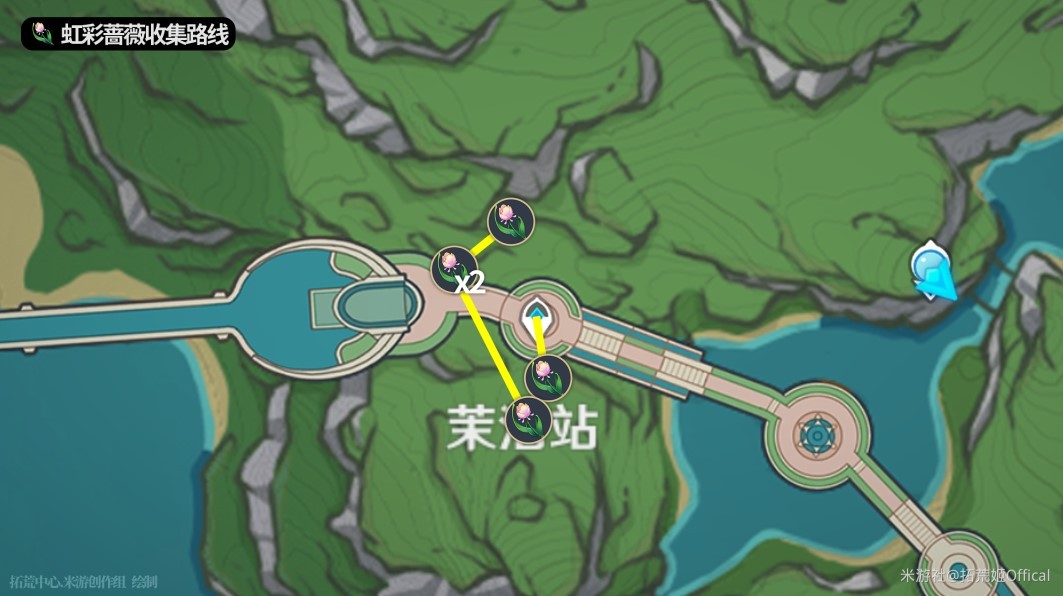This screenshot has width=1063, height=596.
Task: Select the Rainbow Rose marker labeled x2
Action: coord(450,266)
